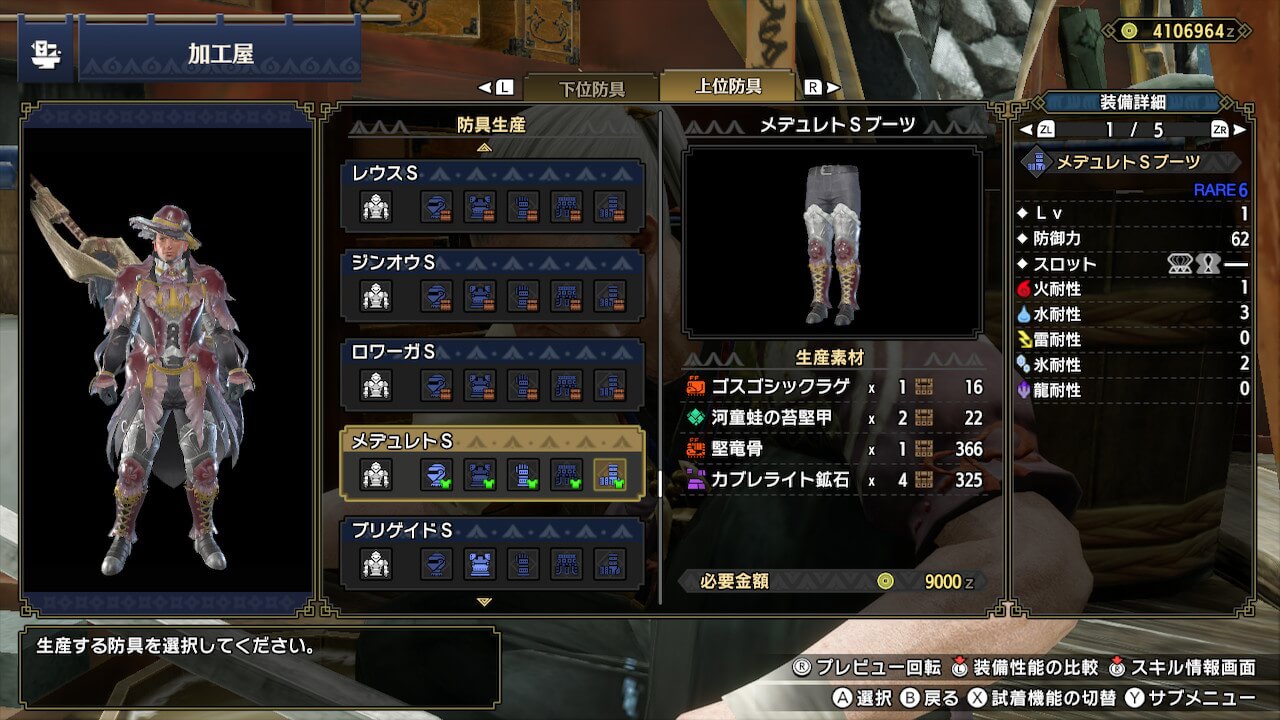
Task: Select the ブリゲイドS chest armor icon
Action: pos(480,564)
